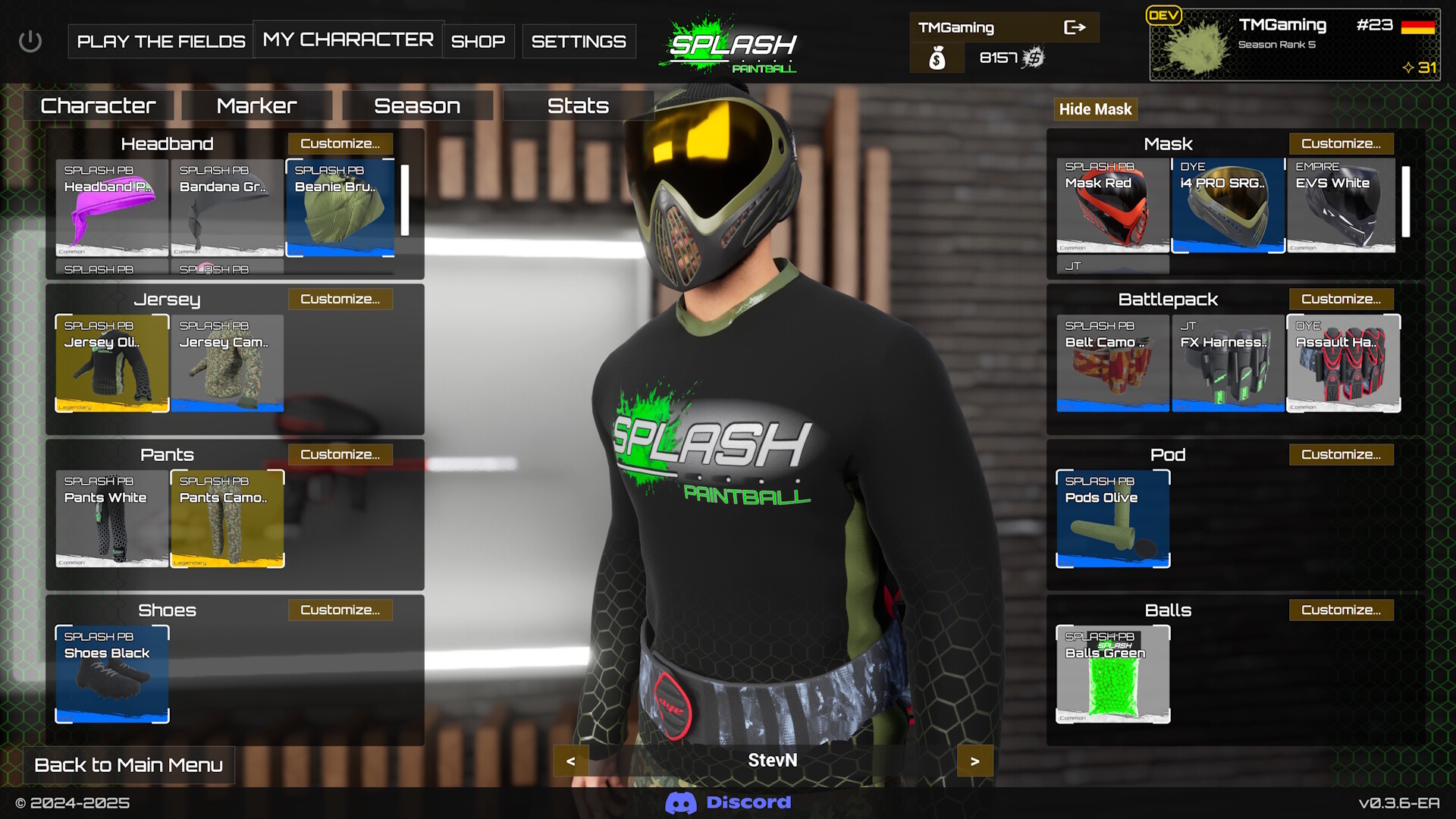Switch to the Stats tab
The height and width of the screenshot is (819, 1456).
577,105
